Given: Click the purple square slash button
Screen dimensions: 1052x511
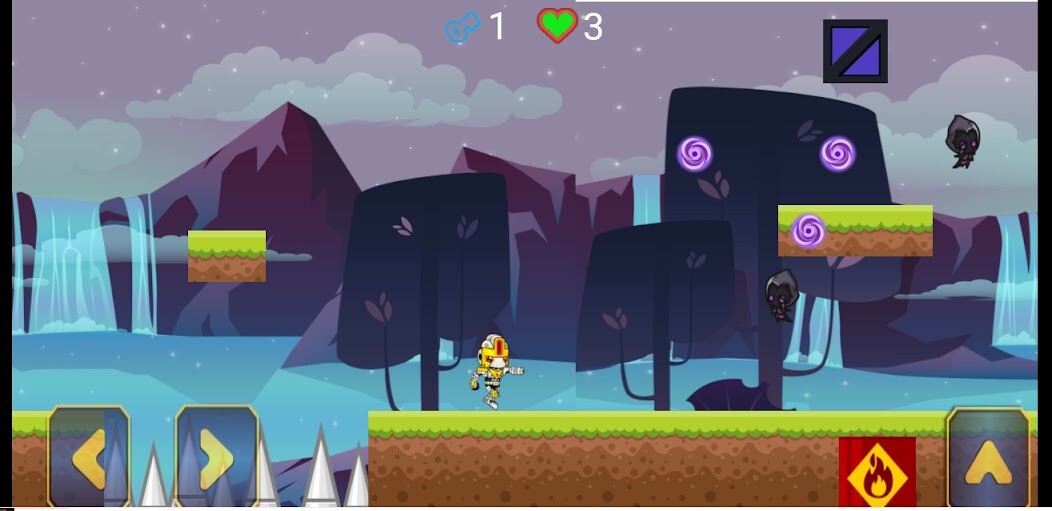Looking at the screenshot, I should (855, 51).
